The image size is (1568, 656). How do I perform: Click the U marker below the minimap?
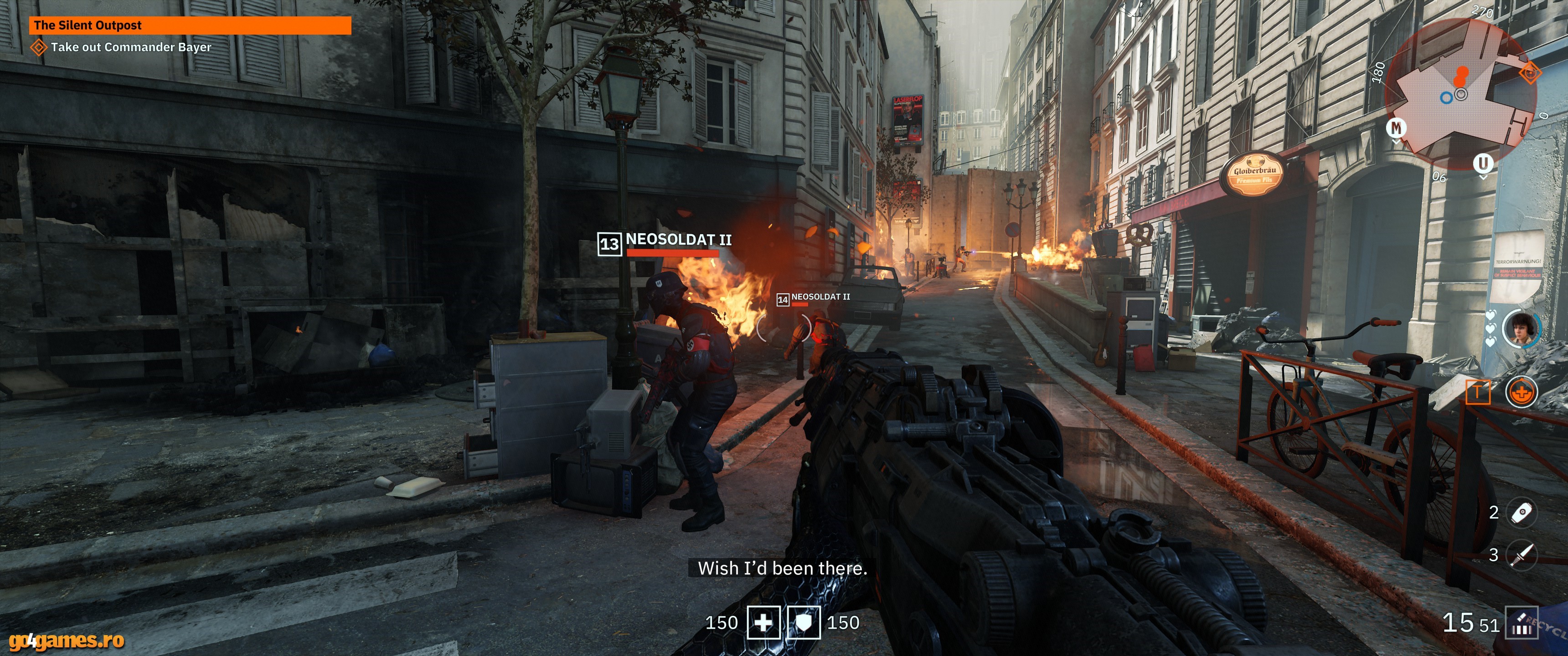1483,163
